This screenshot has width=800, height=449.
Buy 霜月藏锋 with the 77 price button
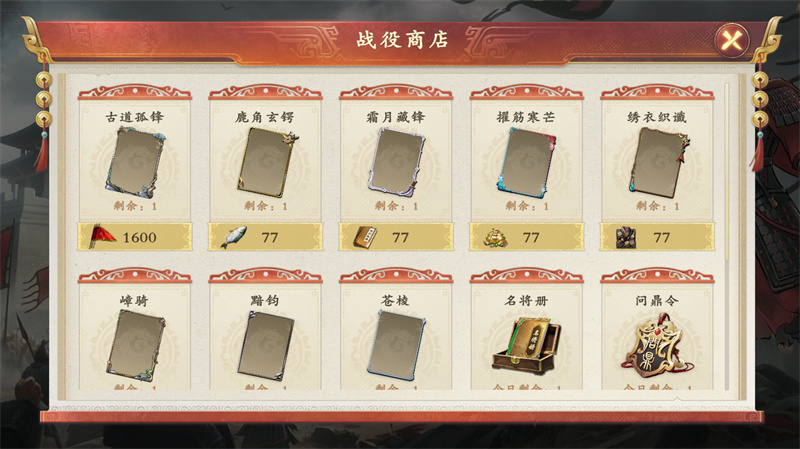pos(396,237)
